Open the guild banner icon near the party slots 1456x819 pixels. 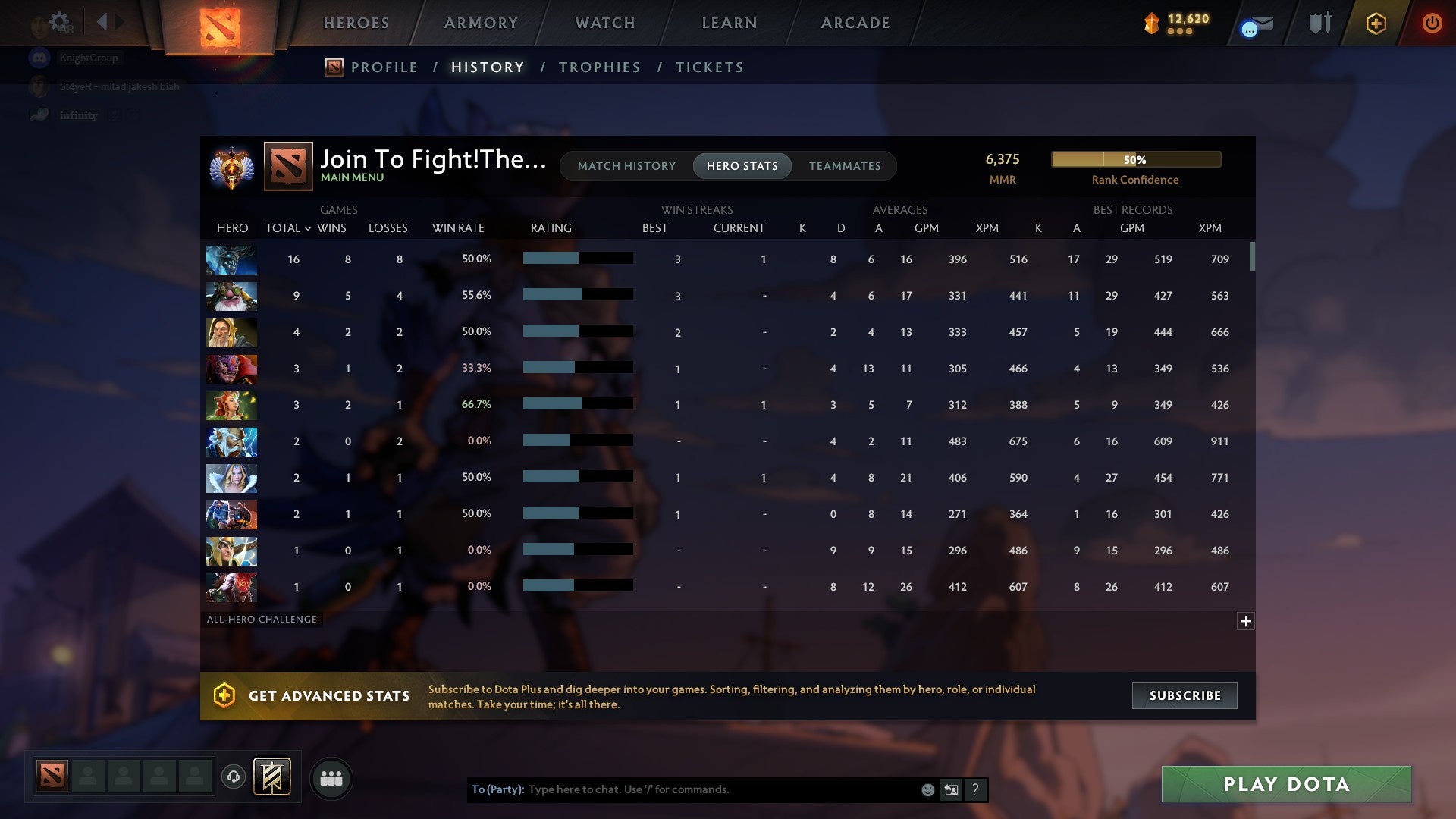click(271, 777)
